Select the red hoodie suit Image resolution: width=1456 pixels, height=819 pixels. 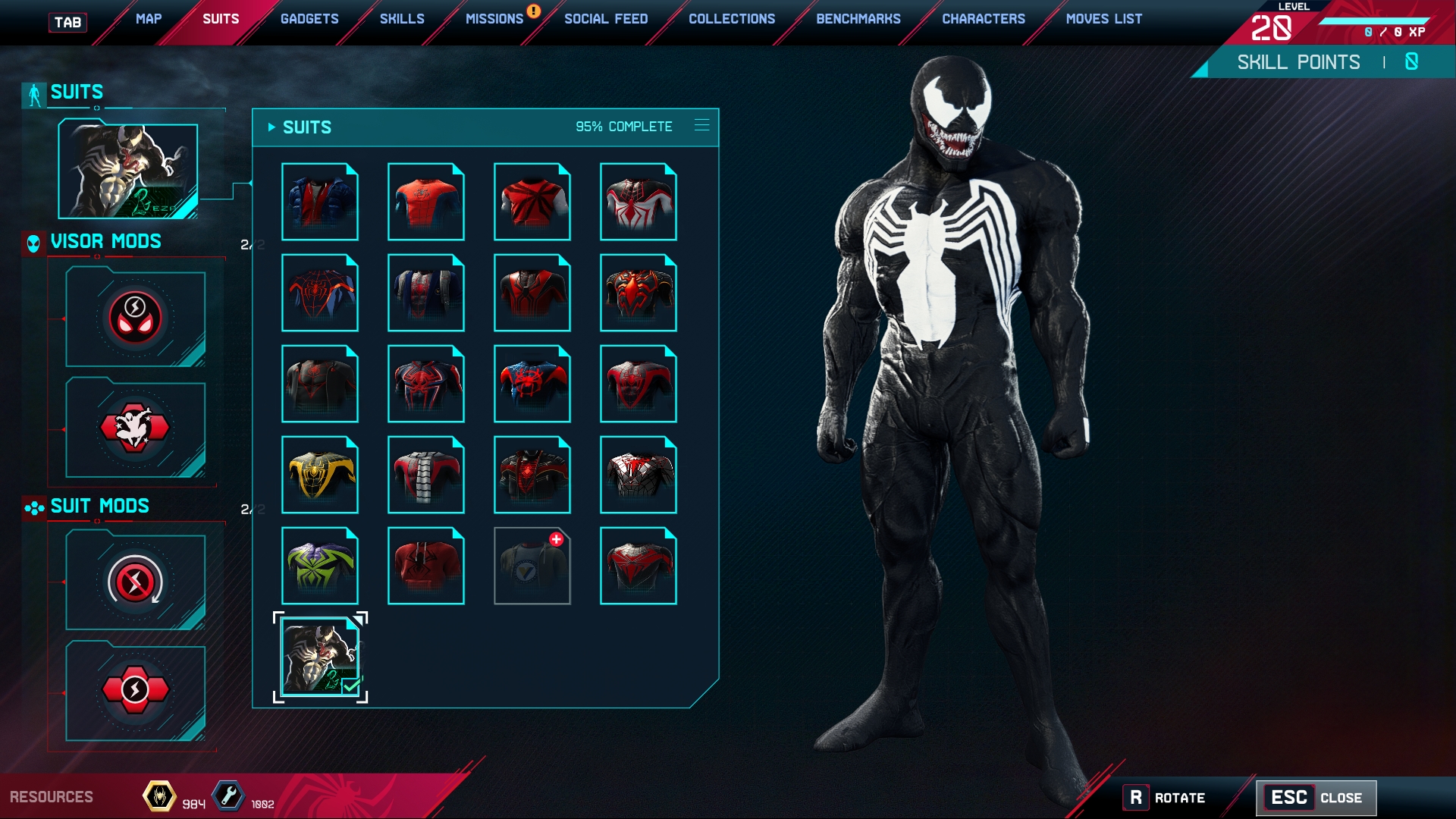pyautogui.click(x=426, y=566)
